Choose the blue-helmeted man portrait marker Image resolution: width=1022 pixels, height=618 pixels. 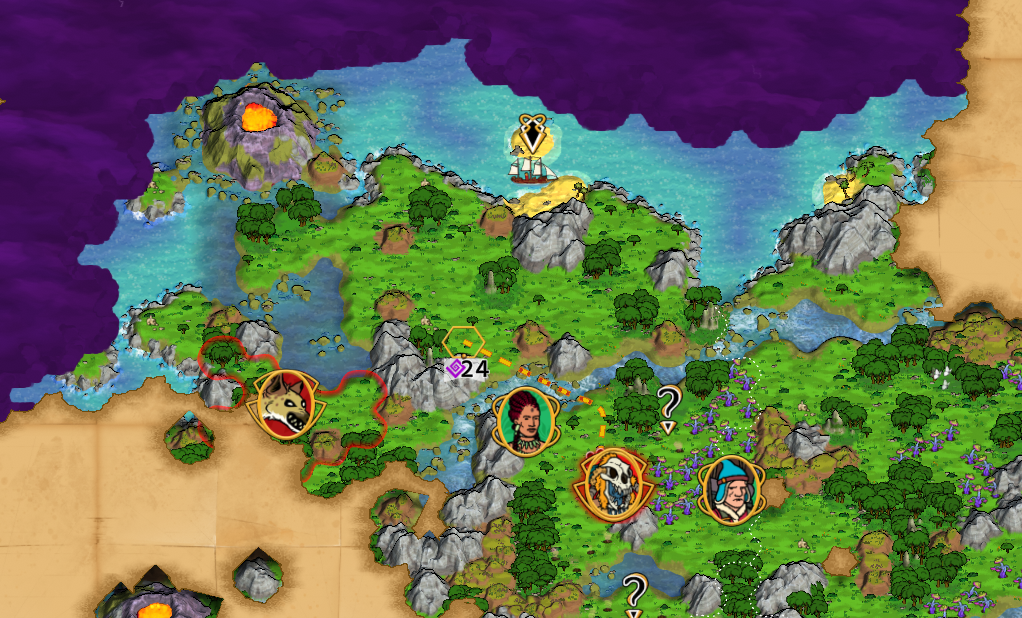(x=728, y=489)
